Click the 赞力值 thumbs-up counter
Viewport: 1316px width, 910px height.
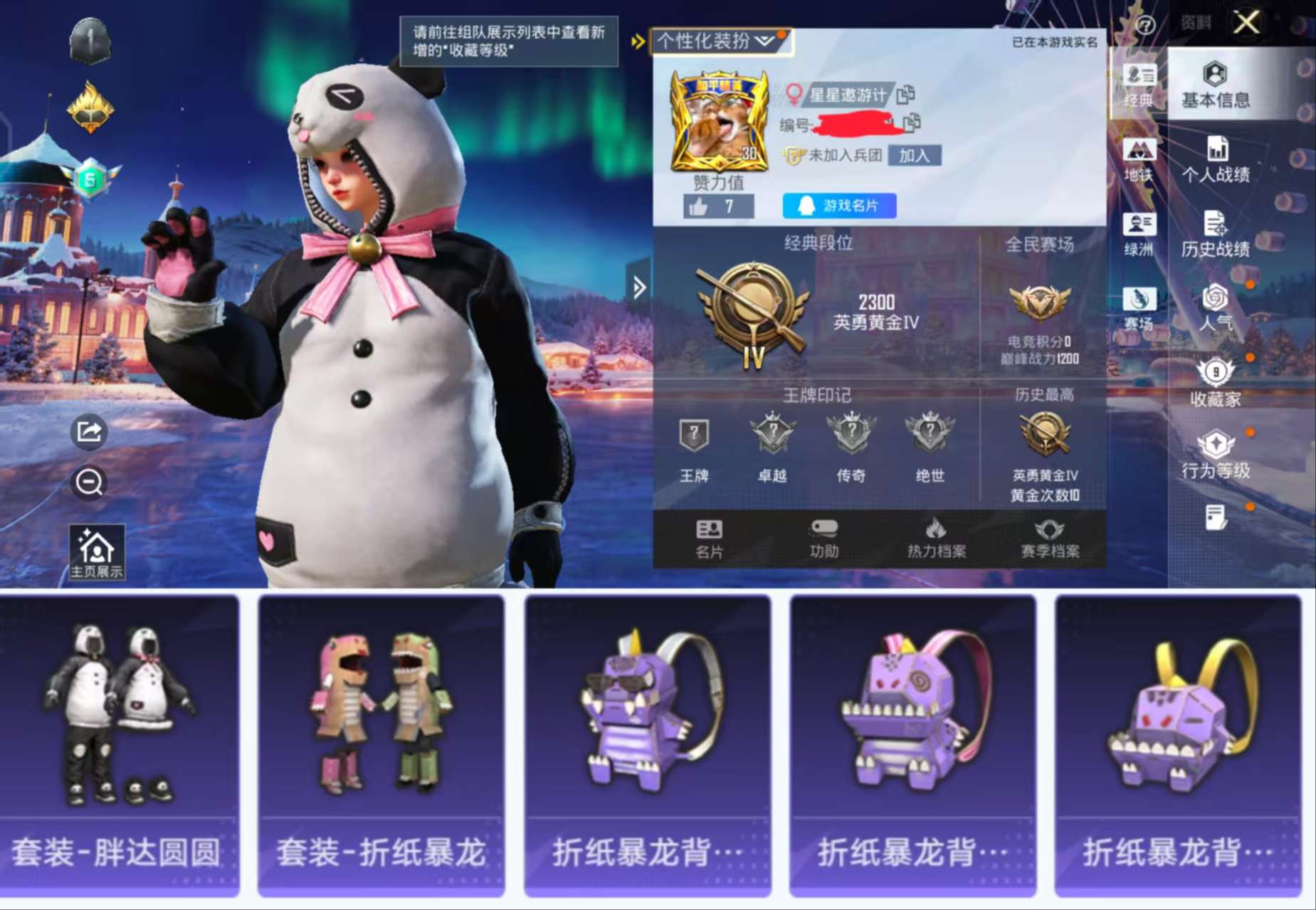click(721, 206)
